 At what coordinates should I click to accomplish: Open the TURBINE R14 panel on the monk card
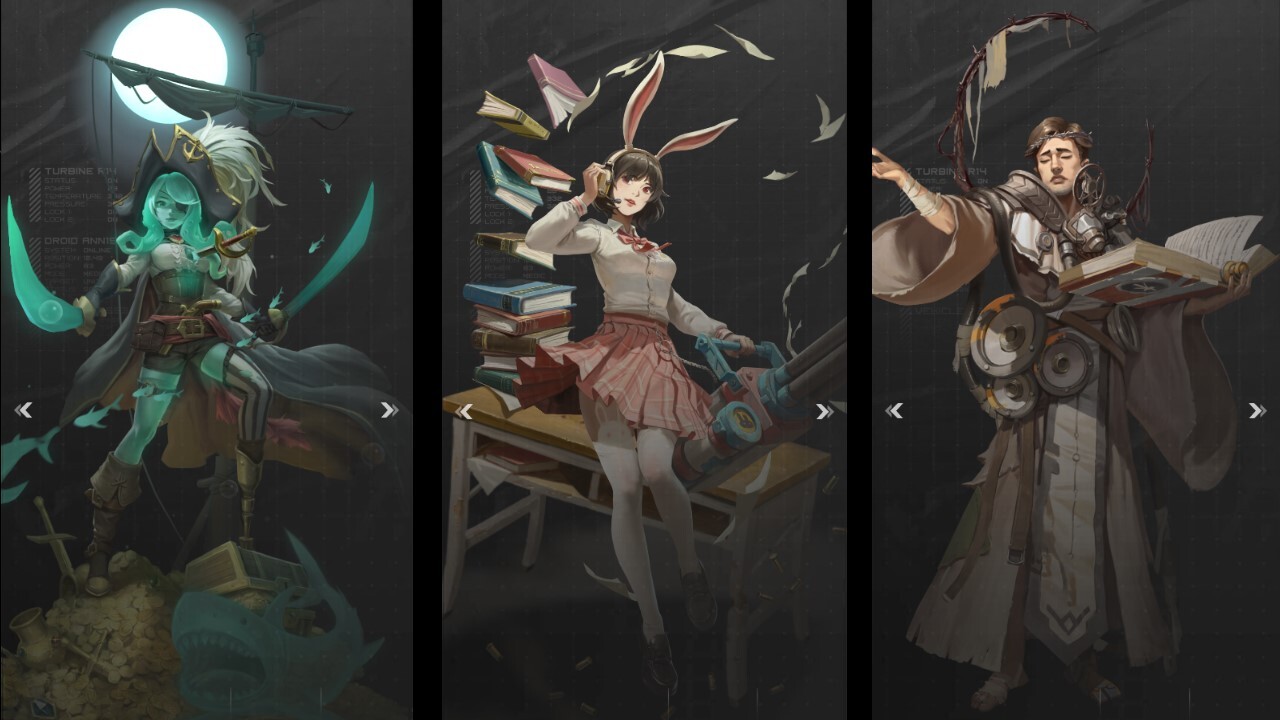click(x=950, y=171)
